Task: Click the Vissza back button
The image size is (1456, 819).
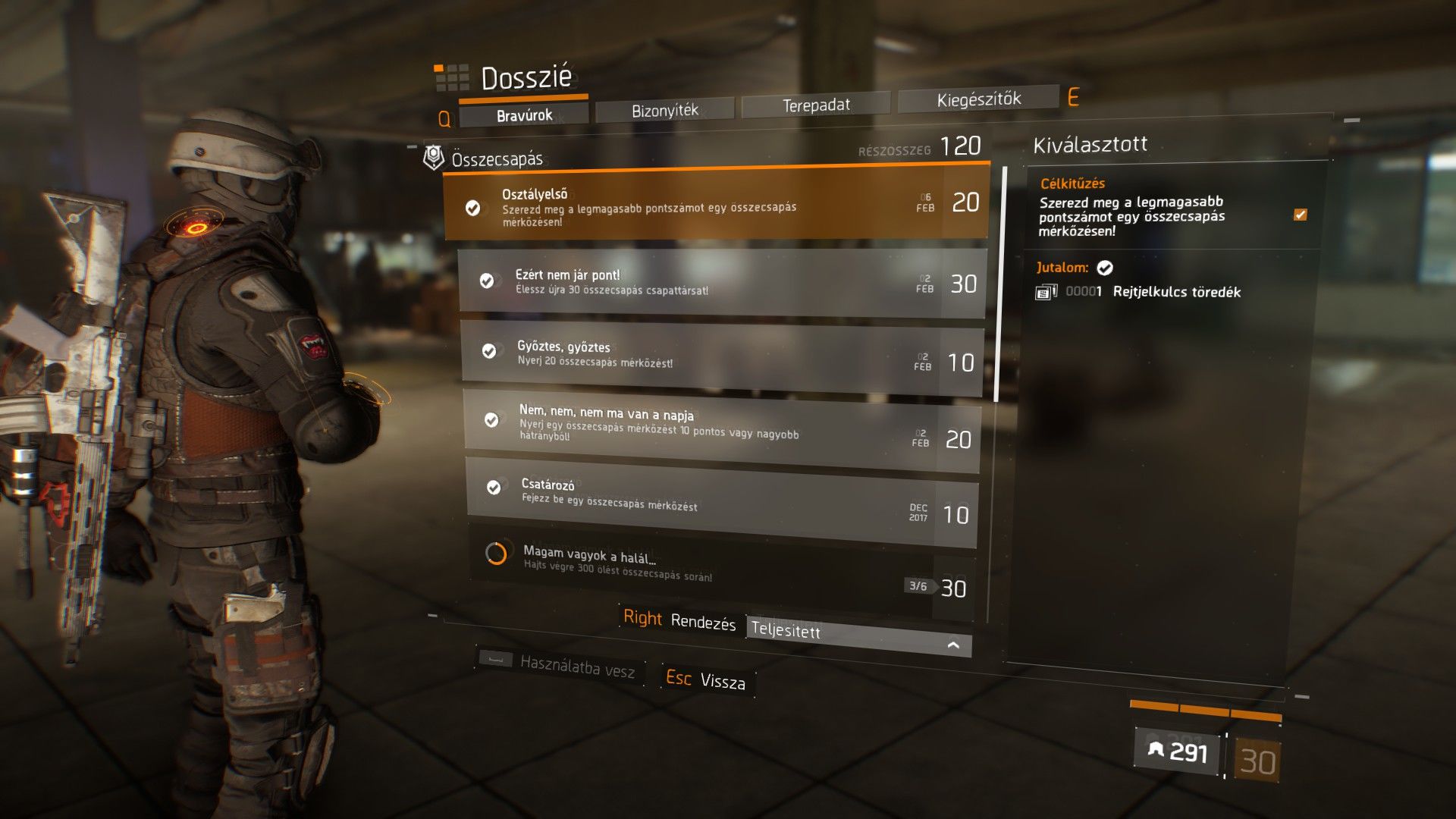Action: pyautogui.click(x=705, y=679)
